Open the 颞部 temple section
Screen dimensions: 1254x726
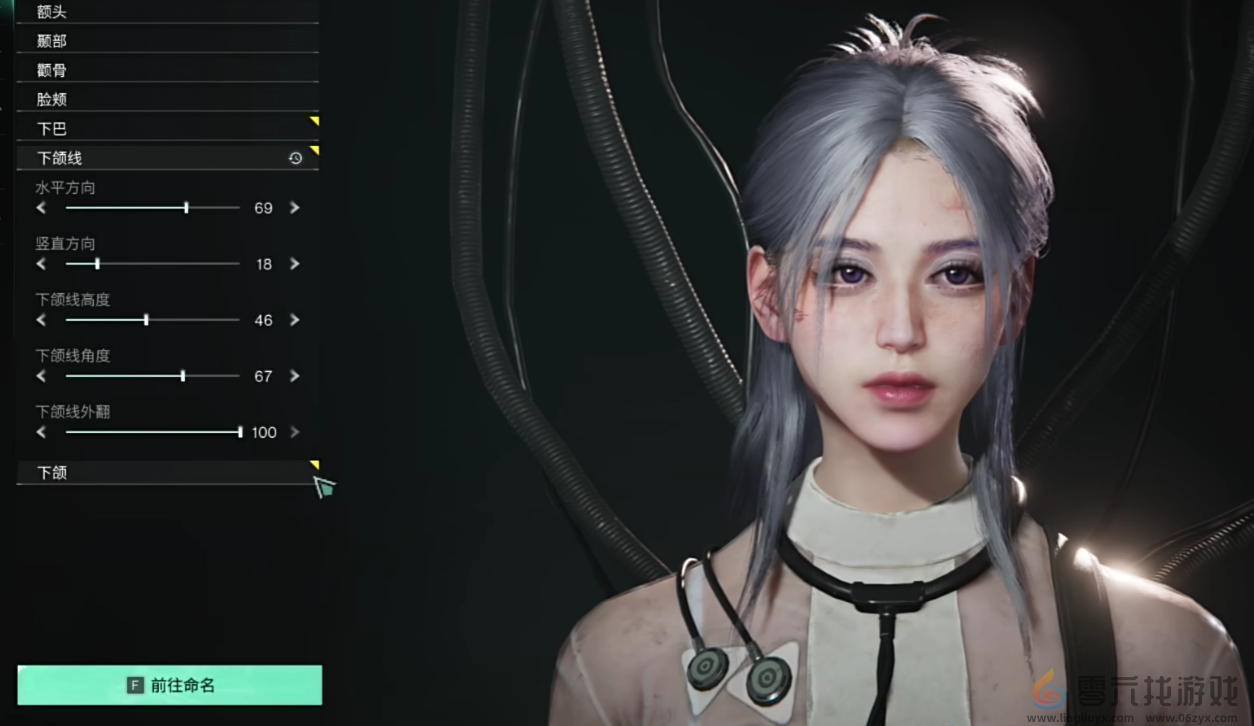pos(167,41)
